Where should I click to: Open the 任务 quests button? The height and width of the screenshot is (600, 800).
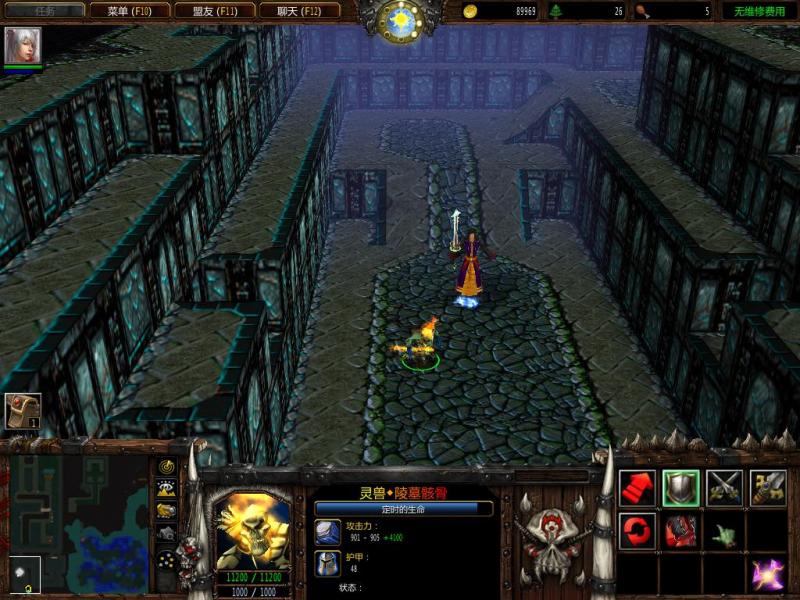coord(42,11)
